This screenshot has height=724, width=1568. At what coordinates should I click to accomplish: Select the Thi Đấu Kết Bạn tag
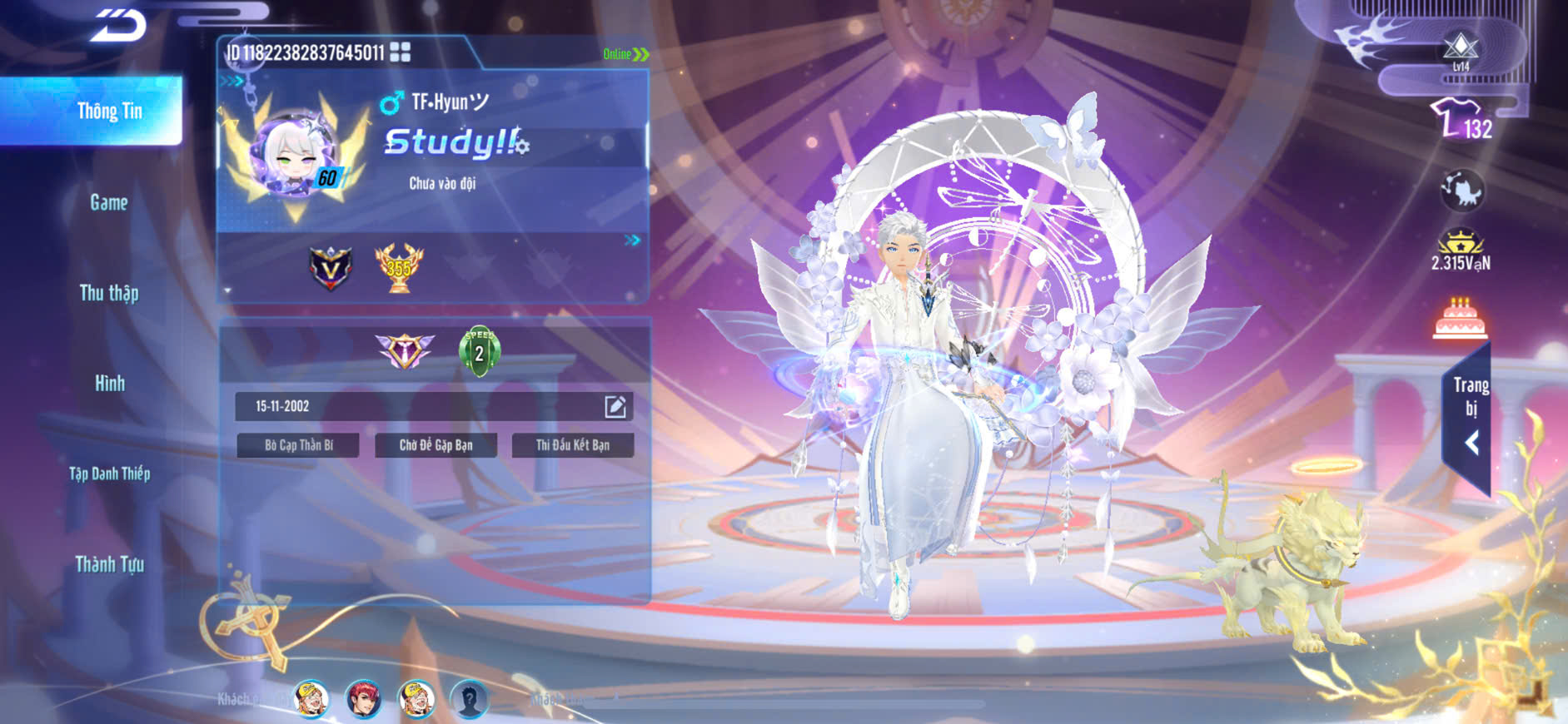573,445
